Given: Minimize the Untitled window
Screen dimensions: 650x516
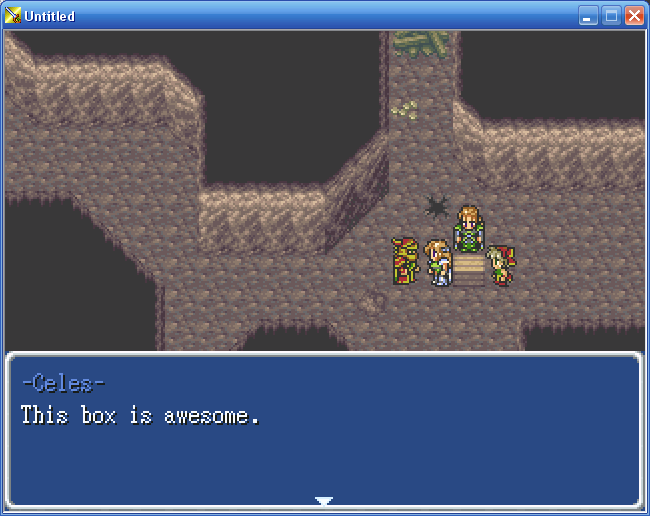Looking at the screenshot, I should click(x=588, y=16).
